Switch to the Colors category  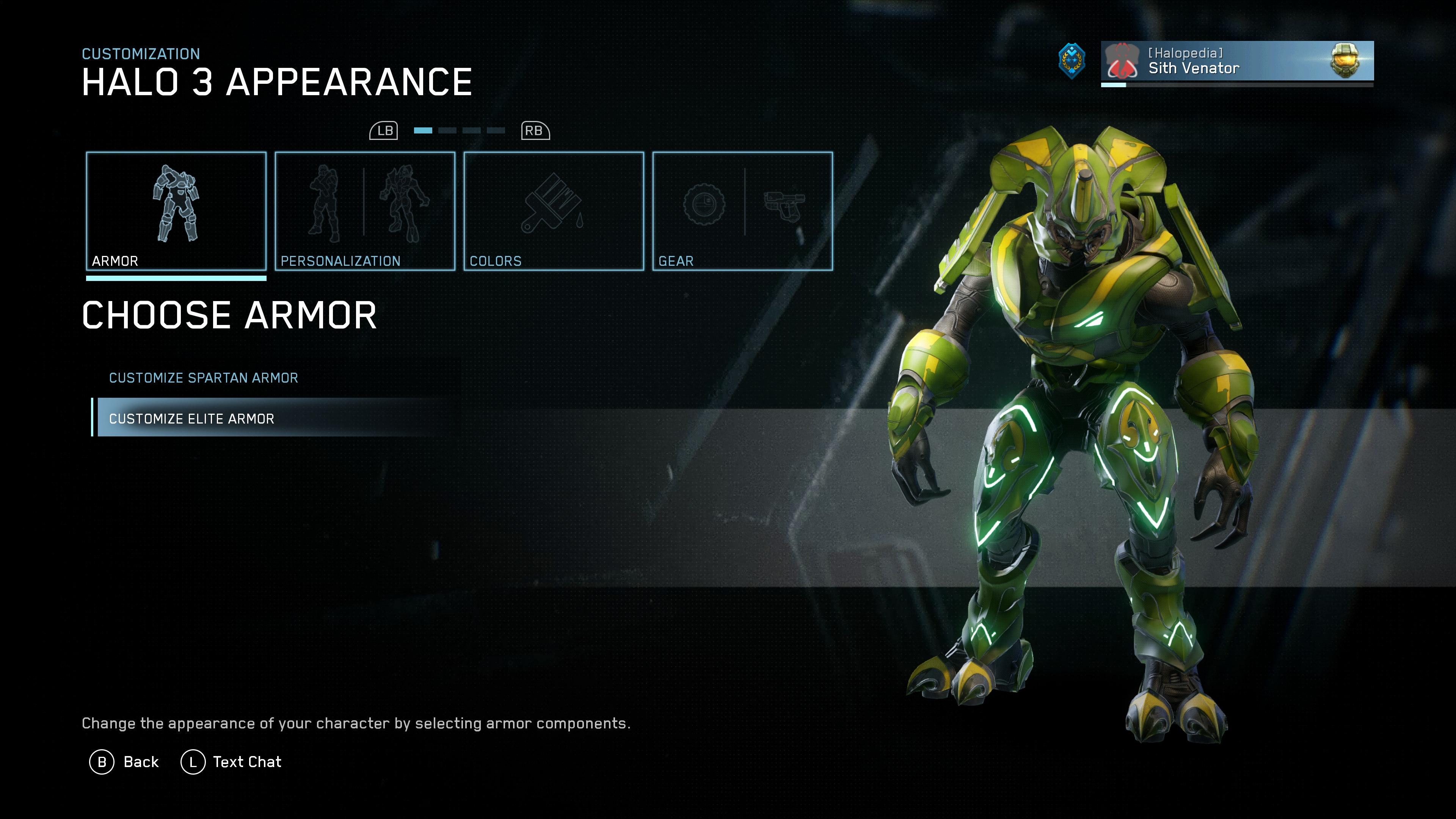[553, 211]
